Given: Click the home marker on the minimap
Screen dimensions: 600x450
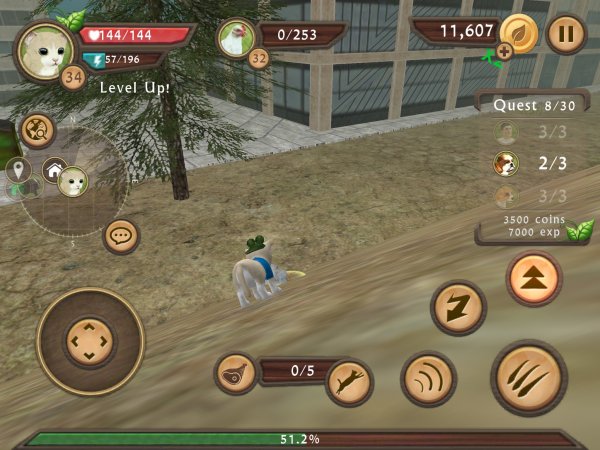Looking at the screenshot, I should pos(54,168).
